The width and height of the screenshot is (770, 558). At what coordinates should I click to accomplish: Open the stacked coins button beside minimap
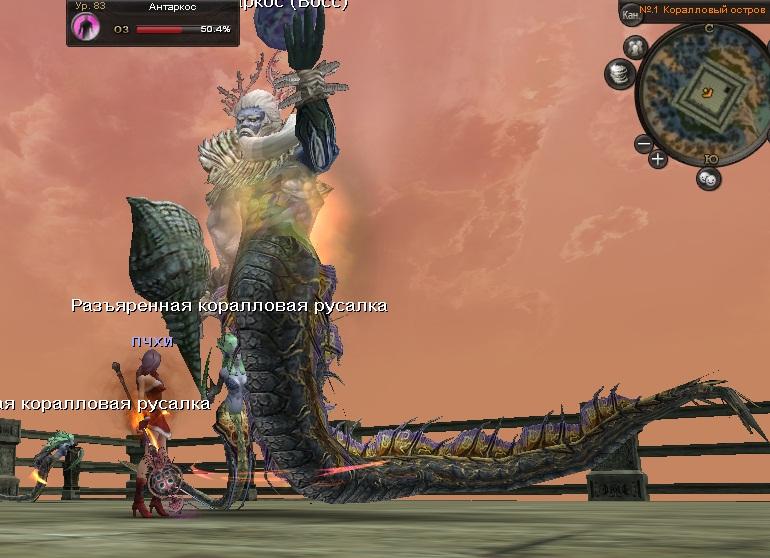pyautogui.click(x=619, y=73)
